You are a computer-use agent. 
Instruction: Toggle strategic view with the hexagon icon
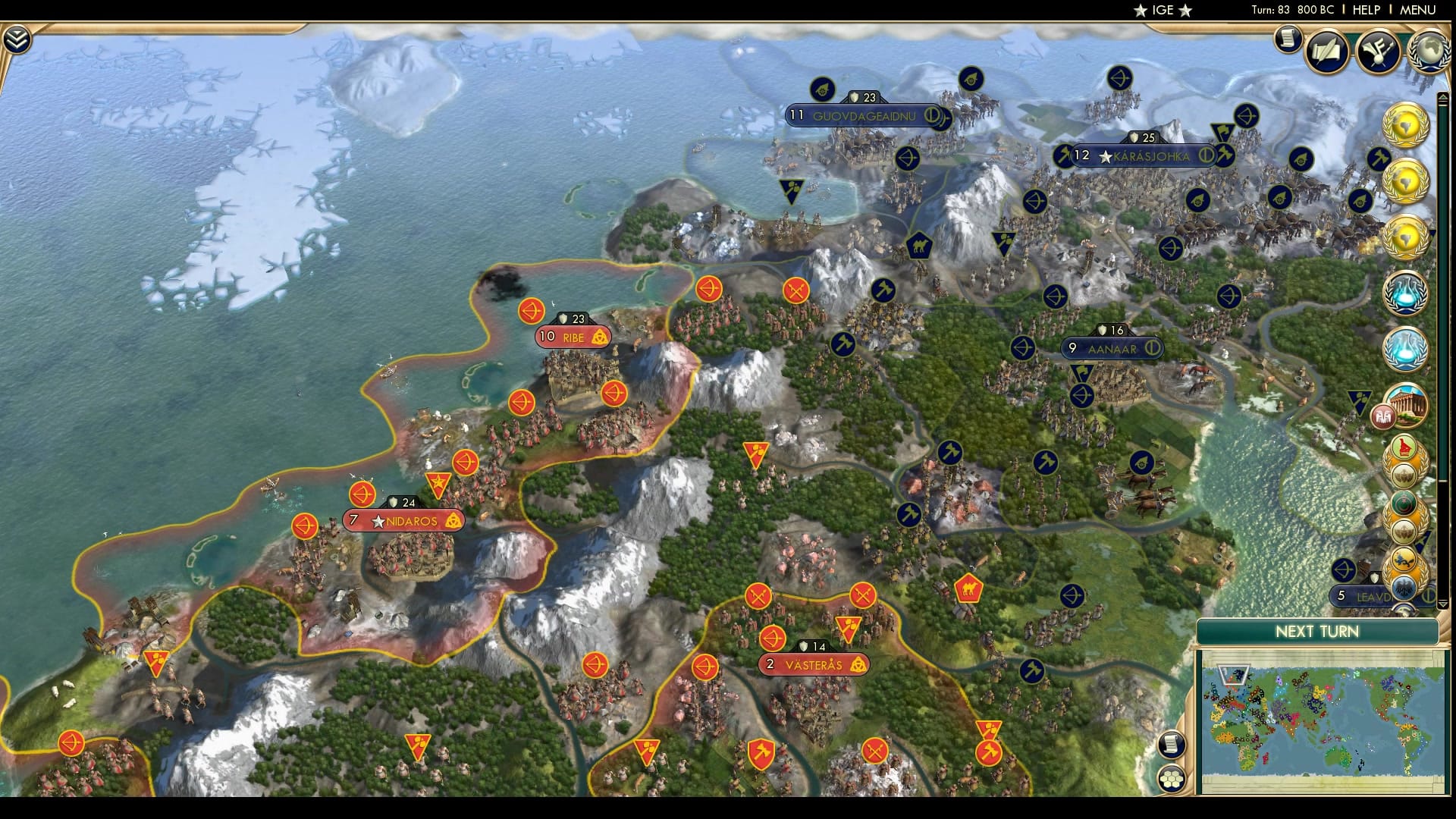tap(1172, 780)
